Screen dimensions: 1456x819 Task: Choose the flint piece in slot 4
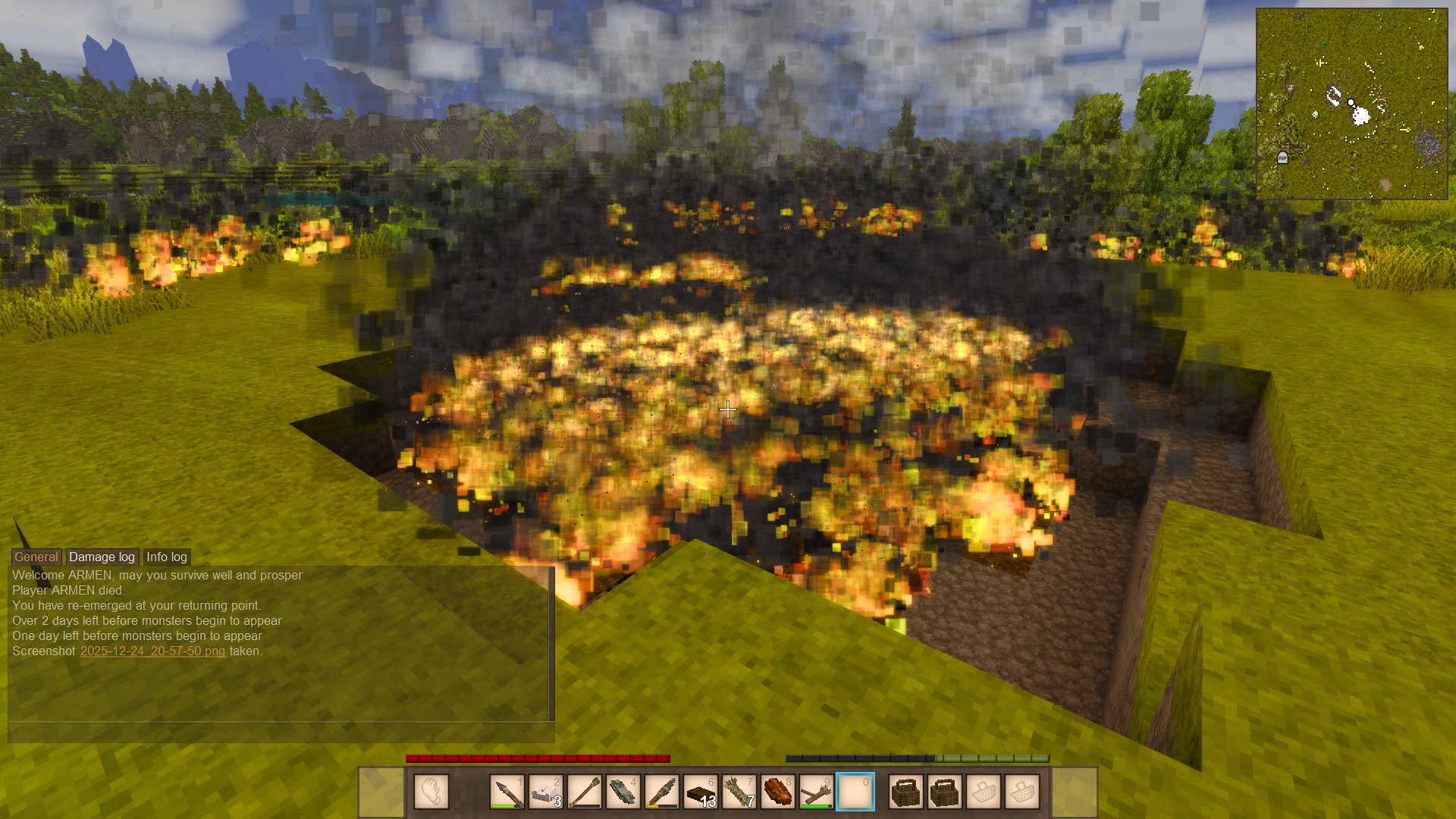pos(623,792)
